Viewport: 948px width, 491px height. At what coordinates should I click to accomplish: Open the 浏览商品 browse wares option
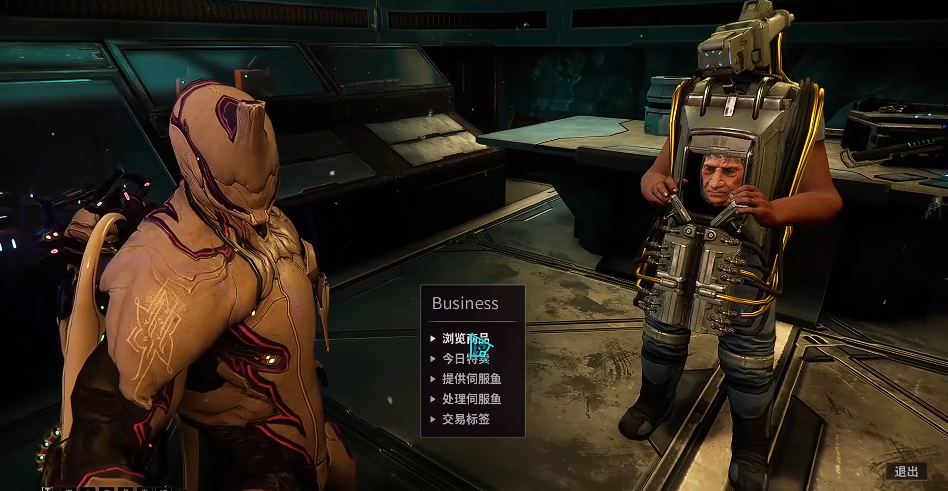coord(466,339)
